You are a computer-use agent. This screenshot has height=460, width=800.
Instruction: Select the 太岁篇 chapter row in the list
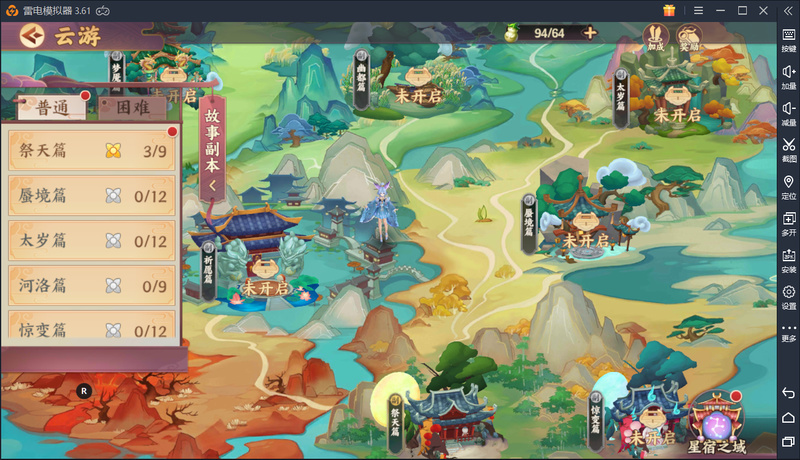pyautogui.click(x=92, y=241)
